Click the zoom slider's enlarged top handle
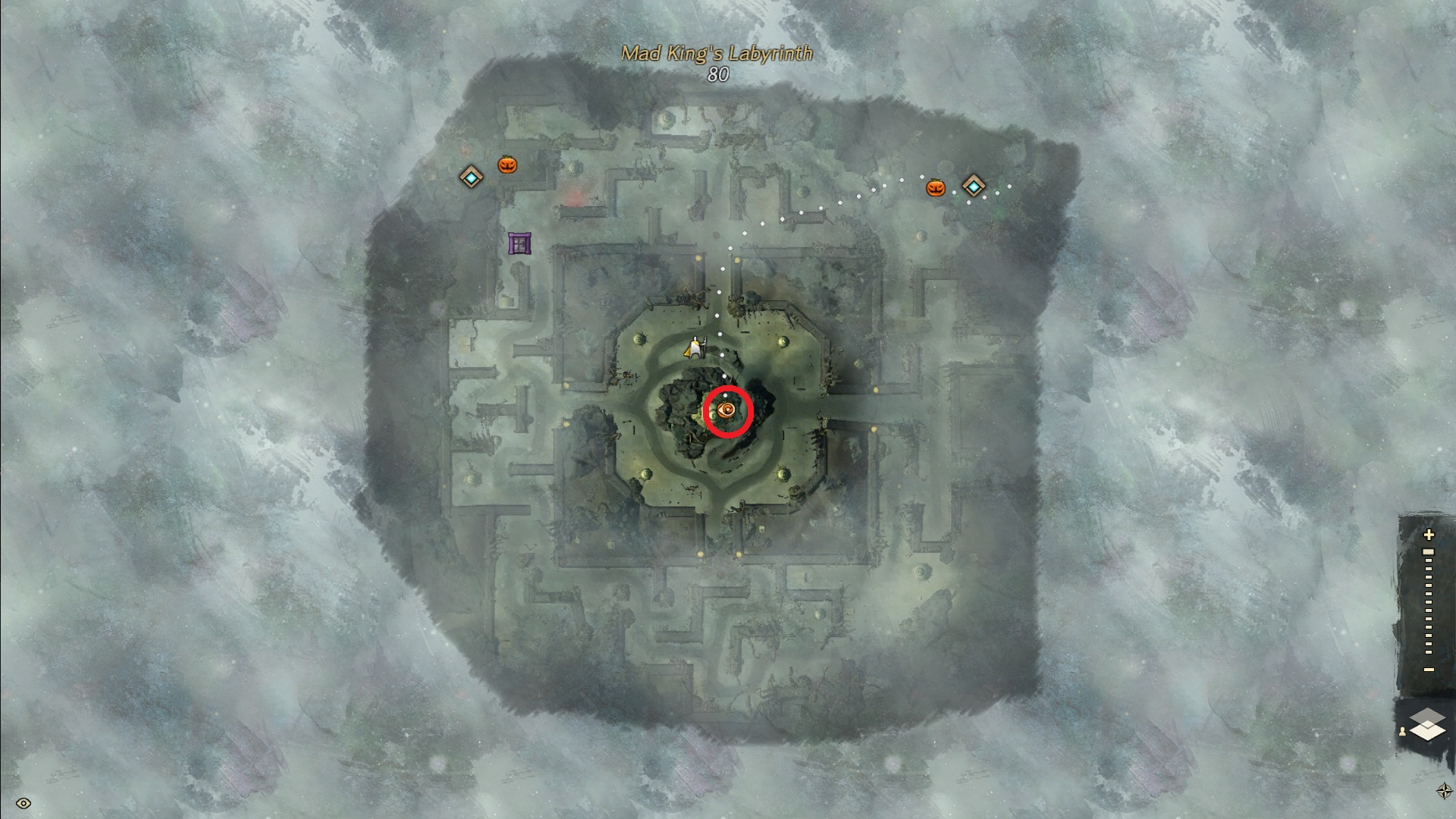 (1429, 552)
